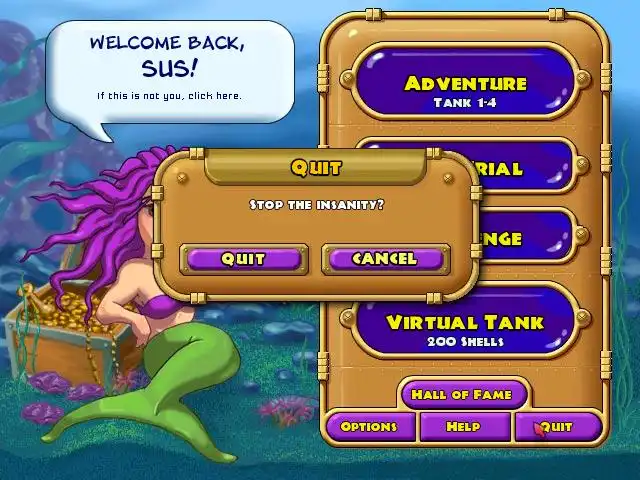Show the Help screen

click(463, 427)
